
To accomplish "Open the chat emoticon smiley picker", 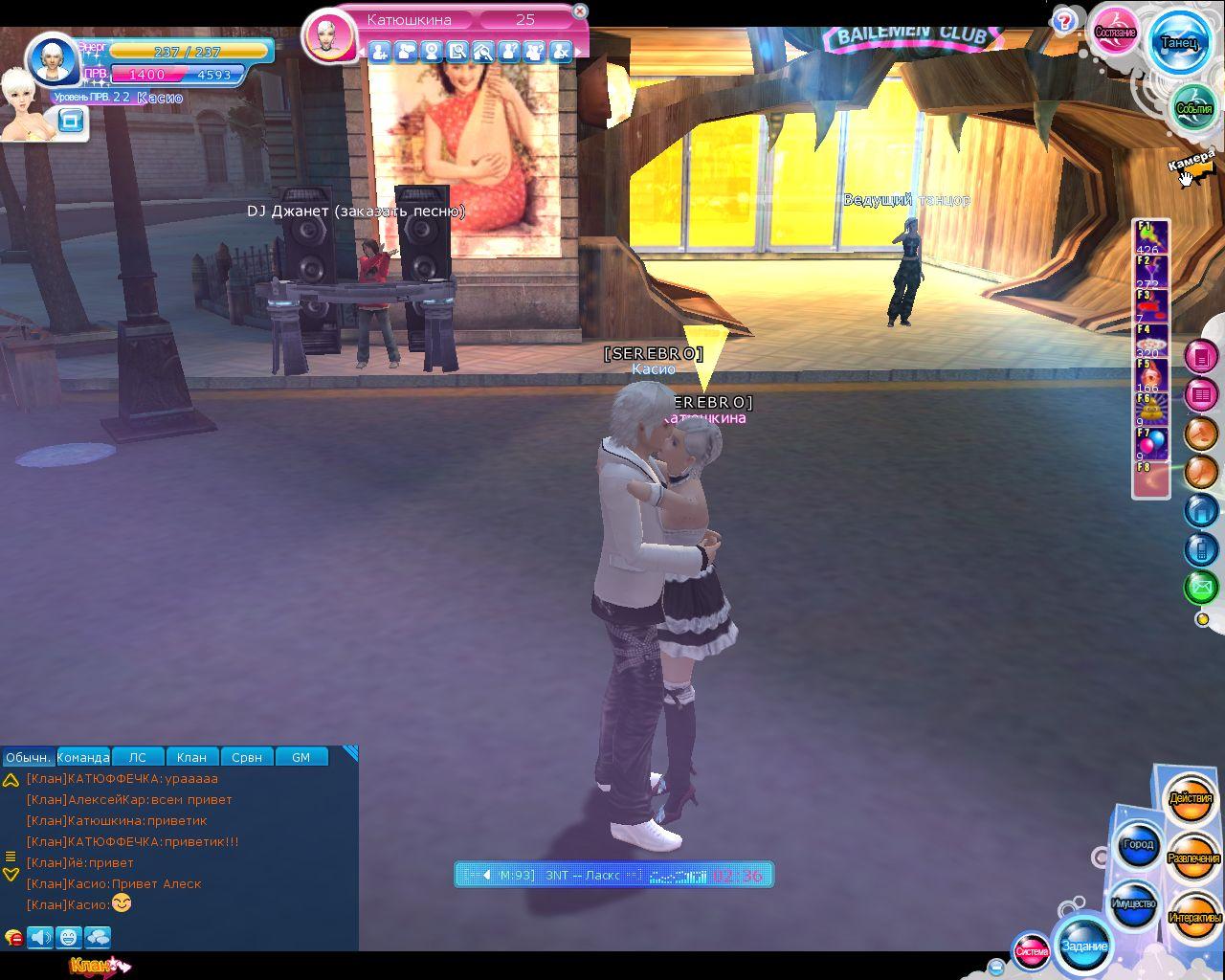I will 68,937.
